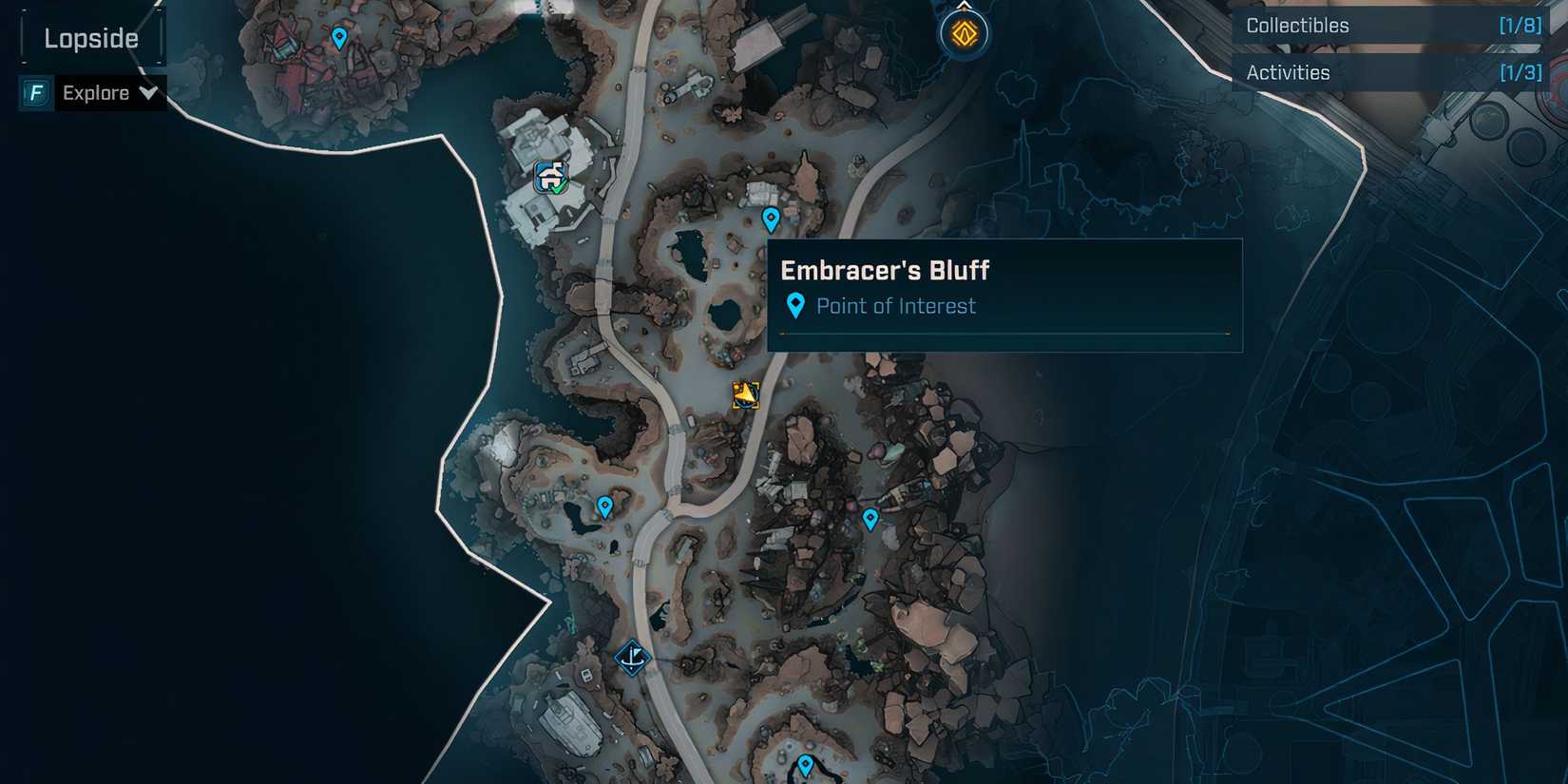Select the yellow side mission arrow marker
Screen dimensions: 1568x784
tap(744, 393)
